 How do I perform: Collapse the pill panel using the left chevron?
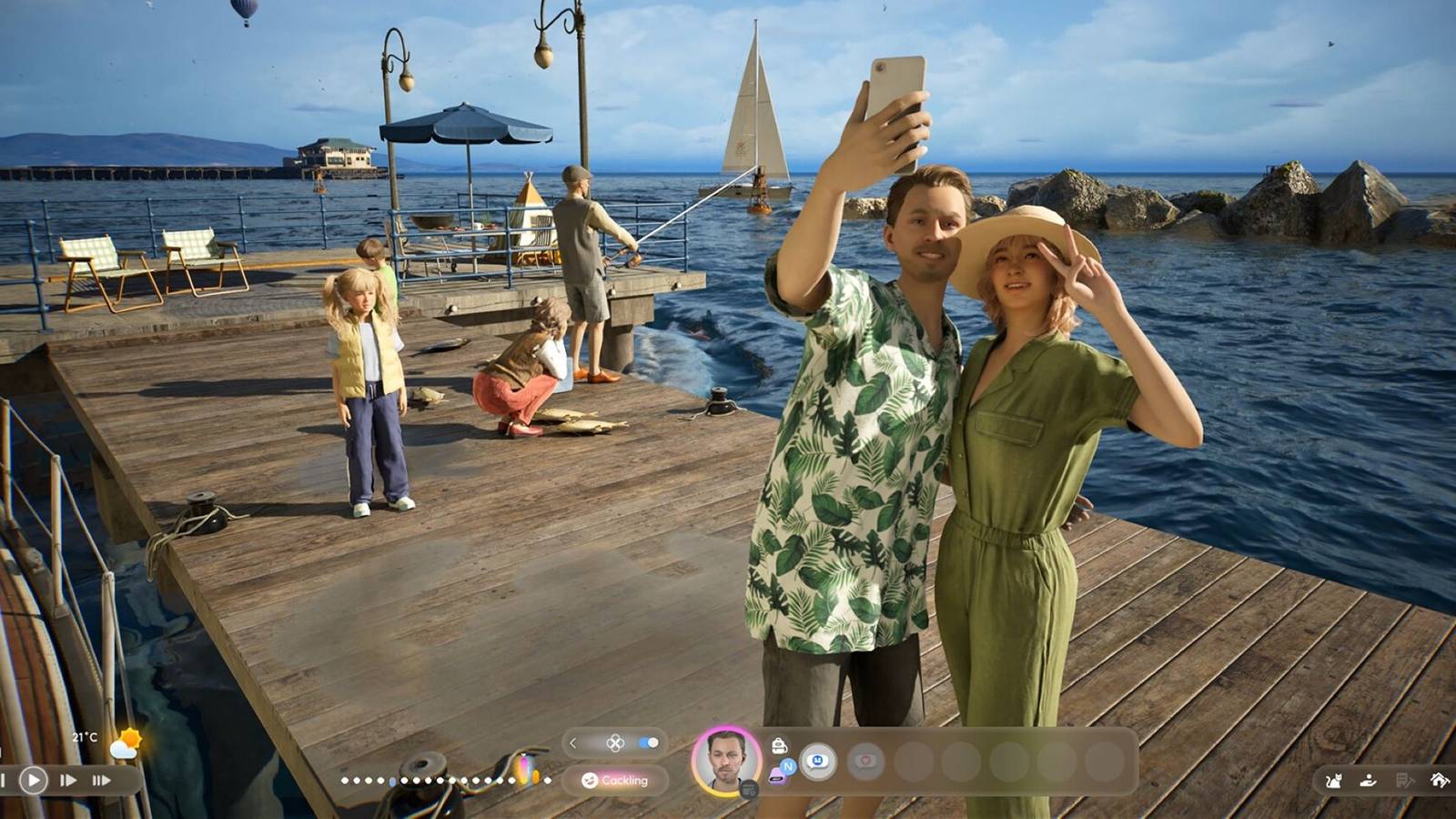click(x=573, y=744)
